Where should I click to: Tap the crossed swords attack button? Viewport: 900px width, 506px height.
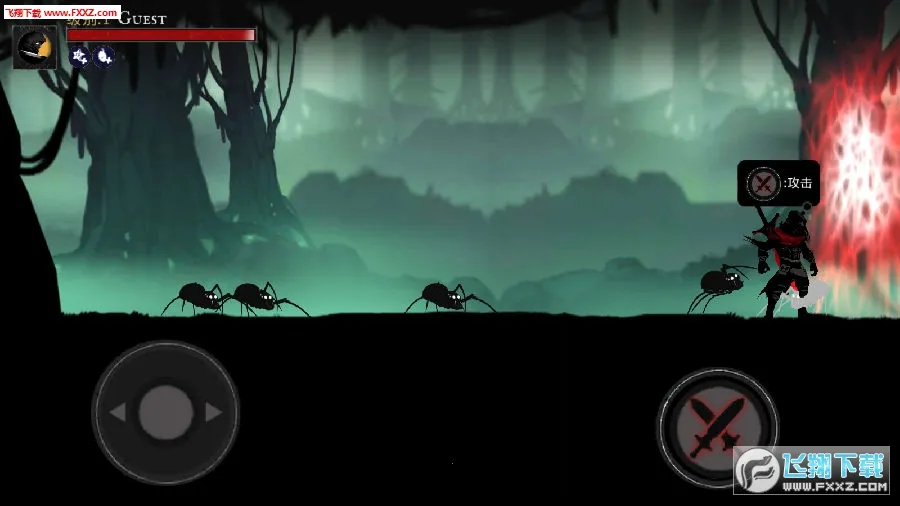717,427
